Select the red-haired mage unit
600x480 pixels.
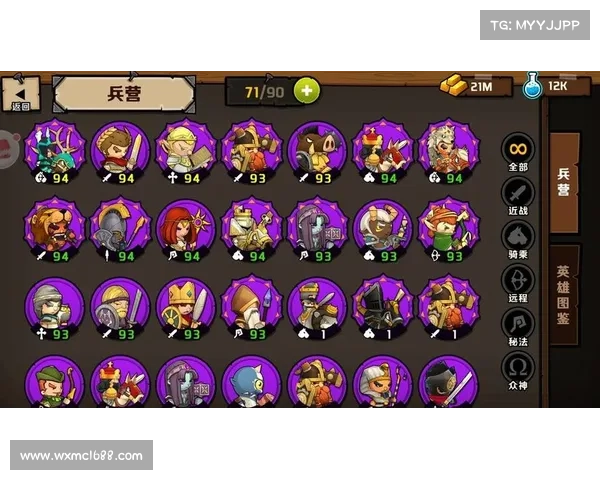click(x=185, y=227)
